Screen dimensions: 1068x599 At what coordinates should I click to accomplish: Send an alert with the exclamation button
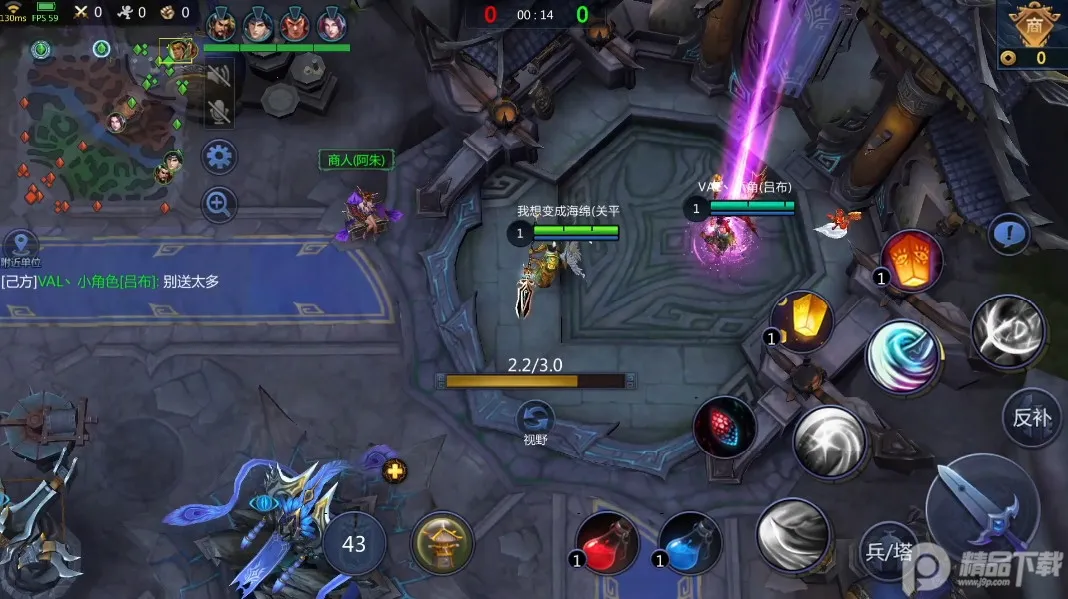(x=1009, y=235)
